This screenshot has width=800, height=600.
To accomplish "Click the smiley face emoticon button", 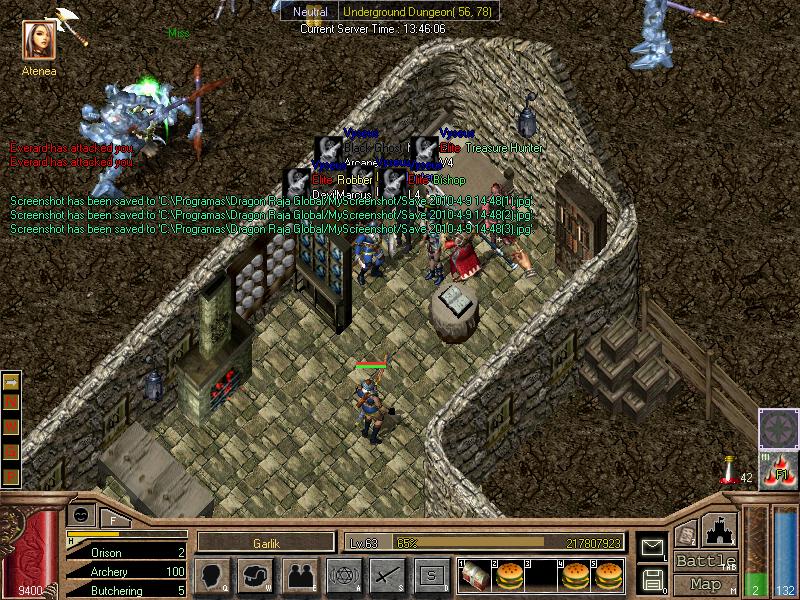I will click(82, 514).
